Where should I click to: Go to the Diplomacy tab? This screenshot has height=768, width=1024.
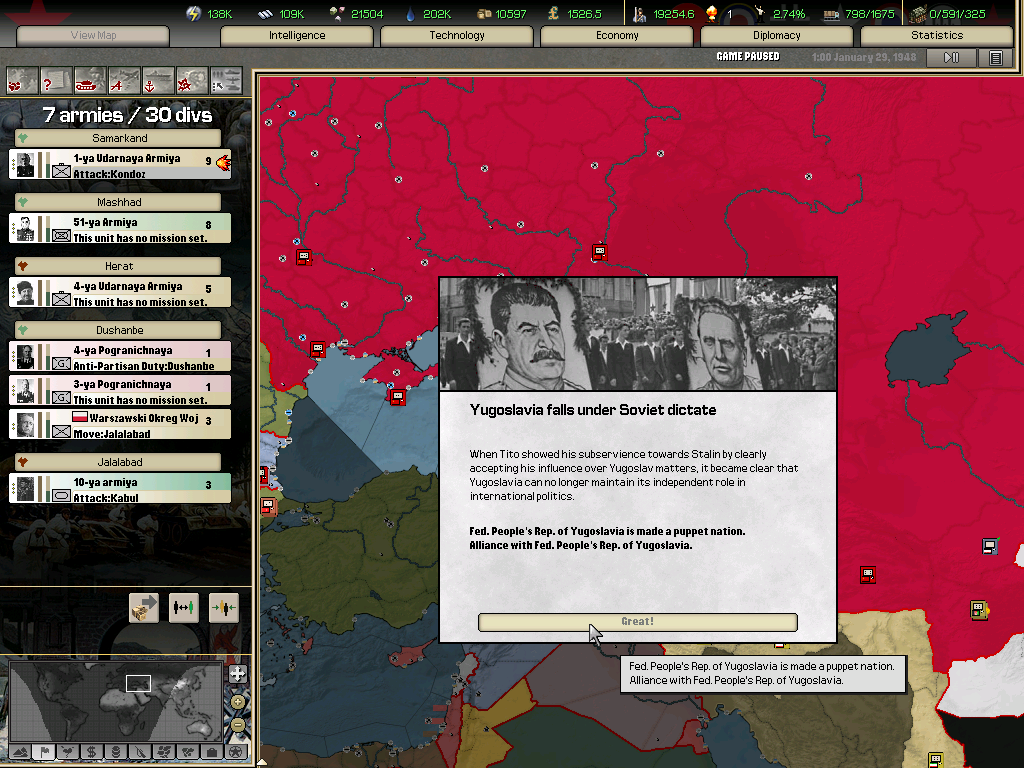(777, 36)
